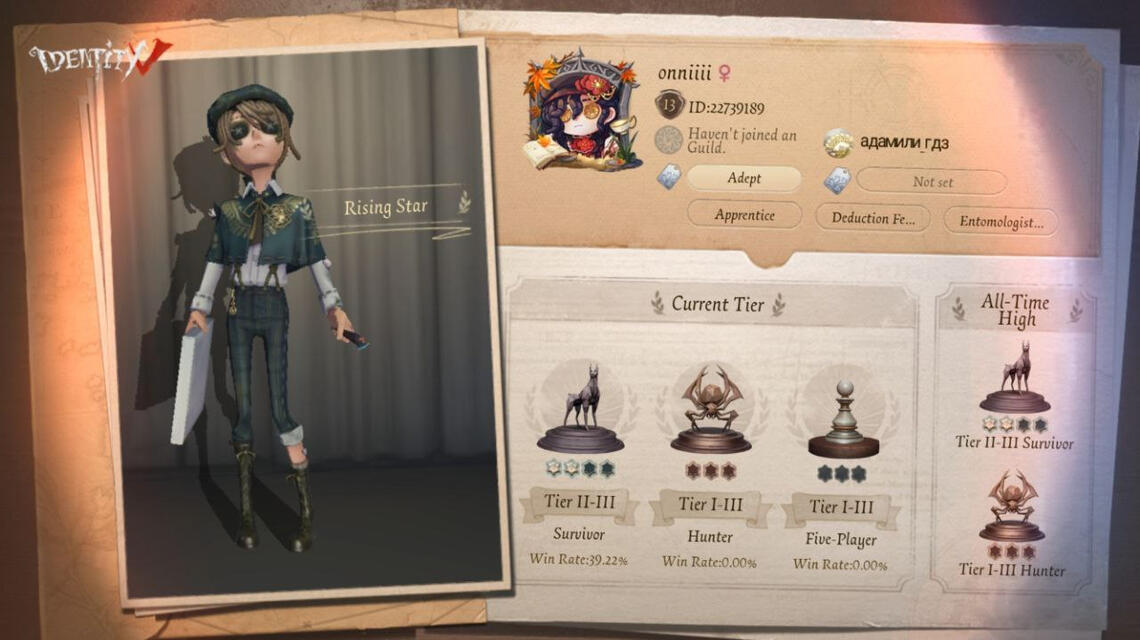Click the Rising Star banner
The image size is (1140, 640).
click(x=387, y=208)
